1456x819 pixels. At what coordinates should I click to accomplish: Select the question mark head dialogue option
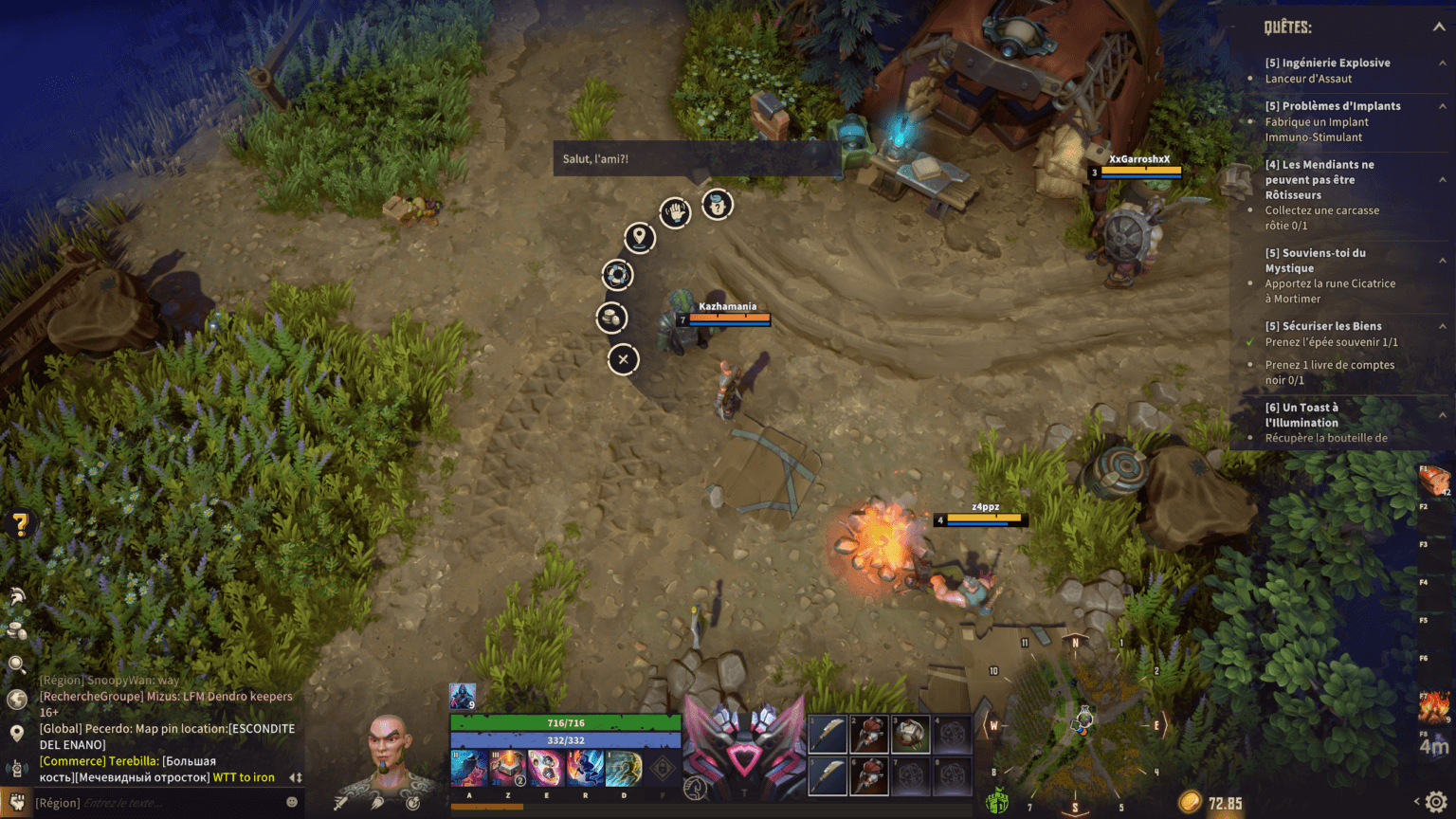pyautogui.click(x=718, y=204)
